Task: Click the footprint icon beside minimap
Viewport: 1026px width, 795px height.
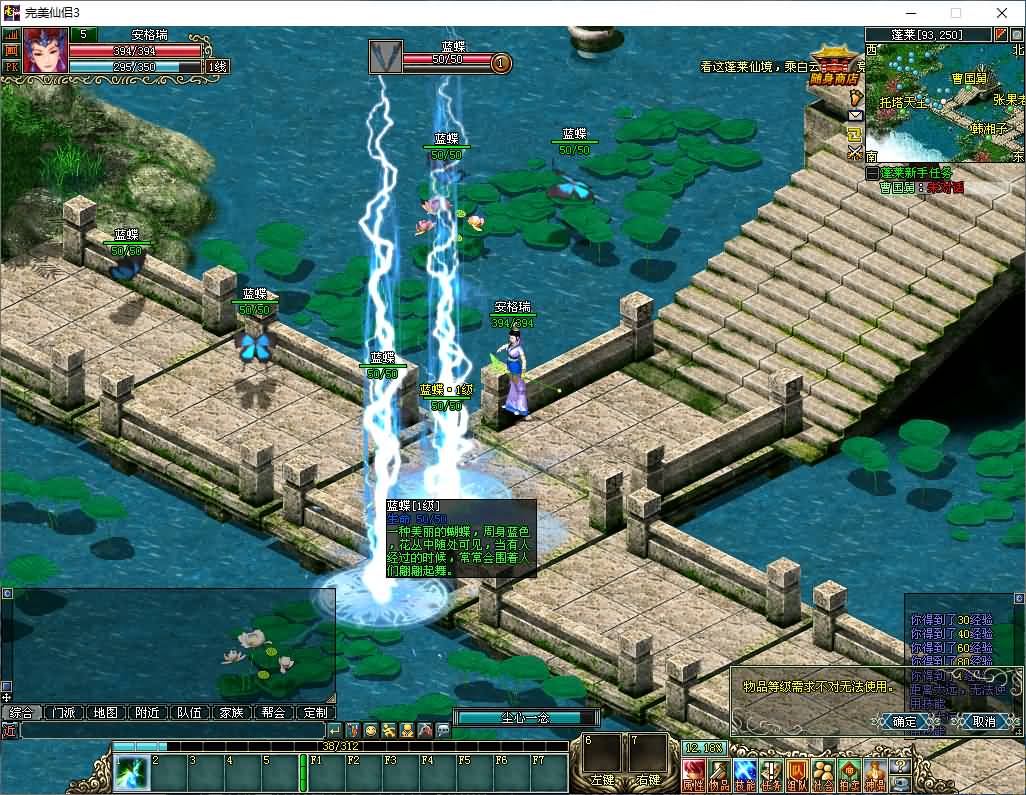Action: coord(855,97)
